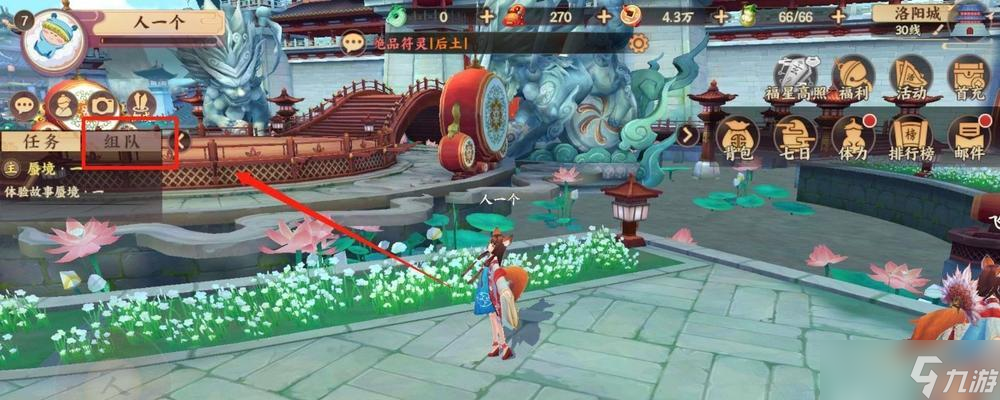Open the 体力 stamina menu
Viewport: 1000px width, 400px height.
[853, 137]
